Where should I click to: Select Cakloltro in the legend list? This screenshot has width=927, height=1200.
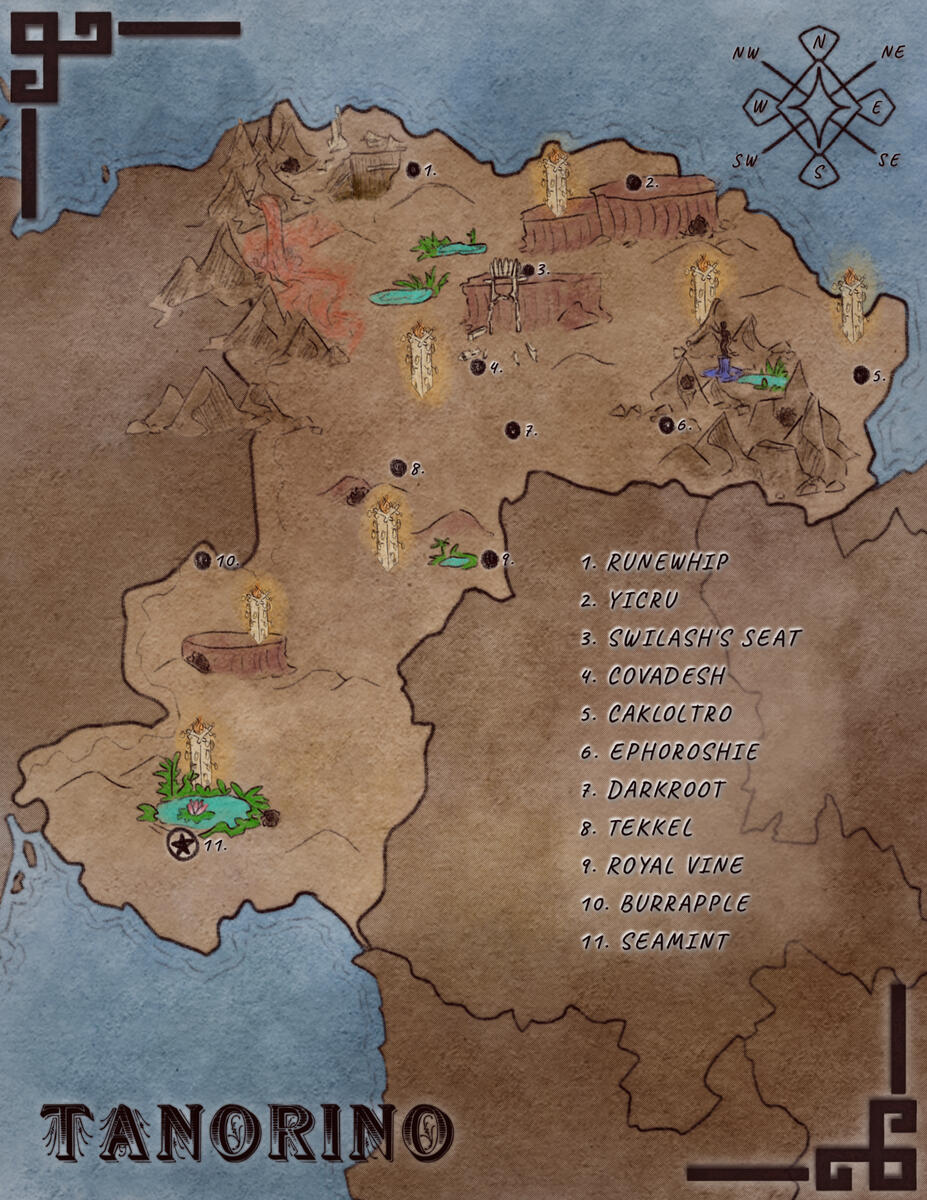coord(669,714)
